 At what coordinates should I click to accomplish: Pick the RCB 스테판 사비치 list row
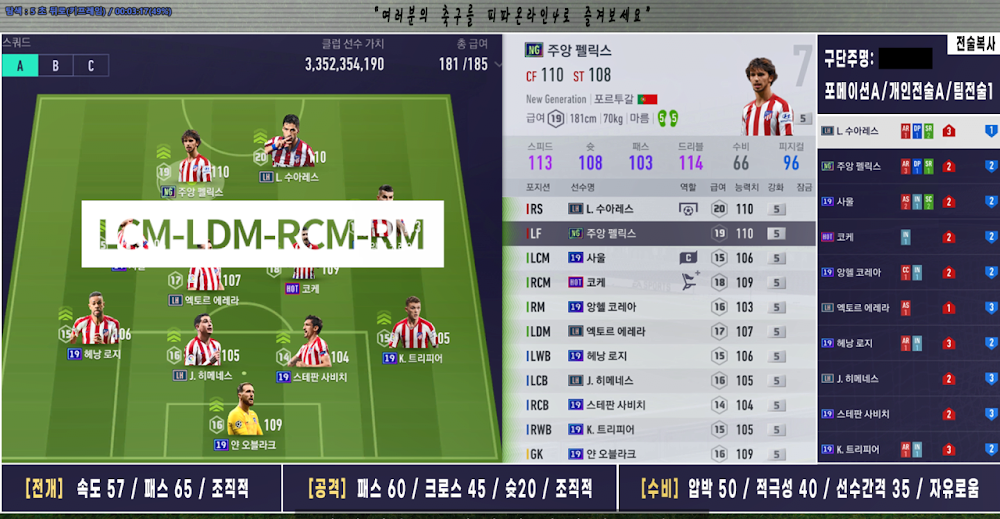click(660, 405)
